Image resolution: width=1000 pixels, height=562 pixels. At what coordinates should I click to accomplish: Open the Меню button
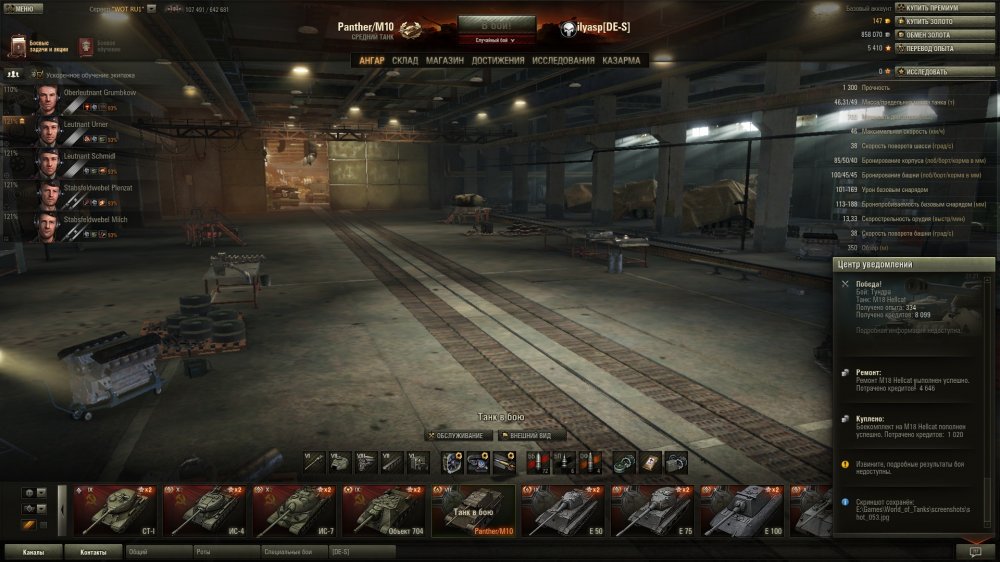click(x=23, y=8)
